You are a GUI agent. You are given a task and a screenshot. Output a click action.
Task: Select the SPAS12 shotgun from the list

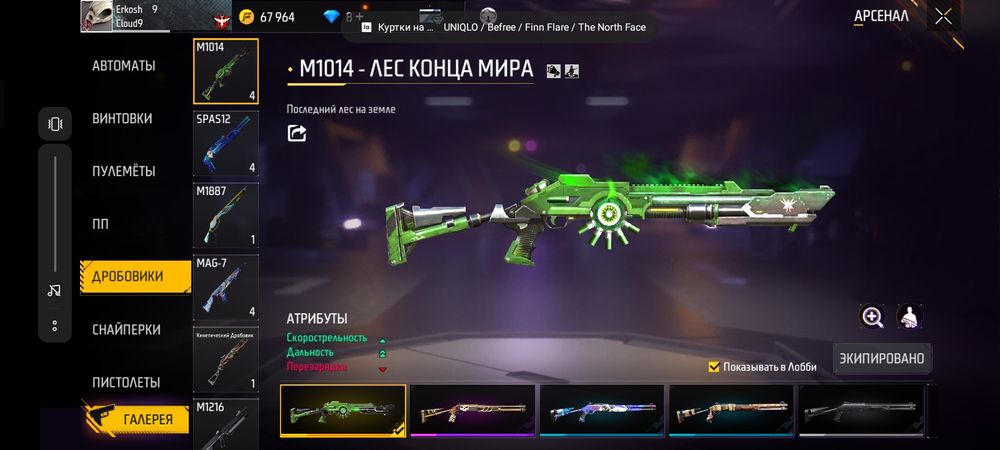point(225,143)
